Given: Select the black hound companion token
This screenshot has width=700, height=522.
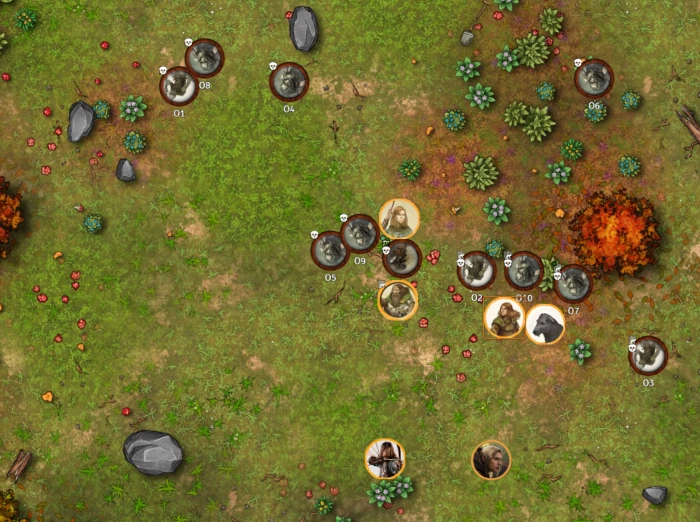Looking at the screenshot, I should (x=545, y=324).
